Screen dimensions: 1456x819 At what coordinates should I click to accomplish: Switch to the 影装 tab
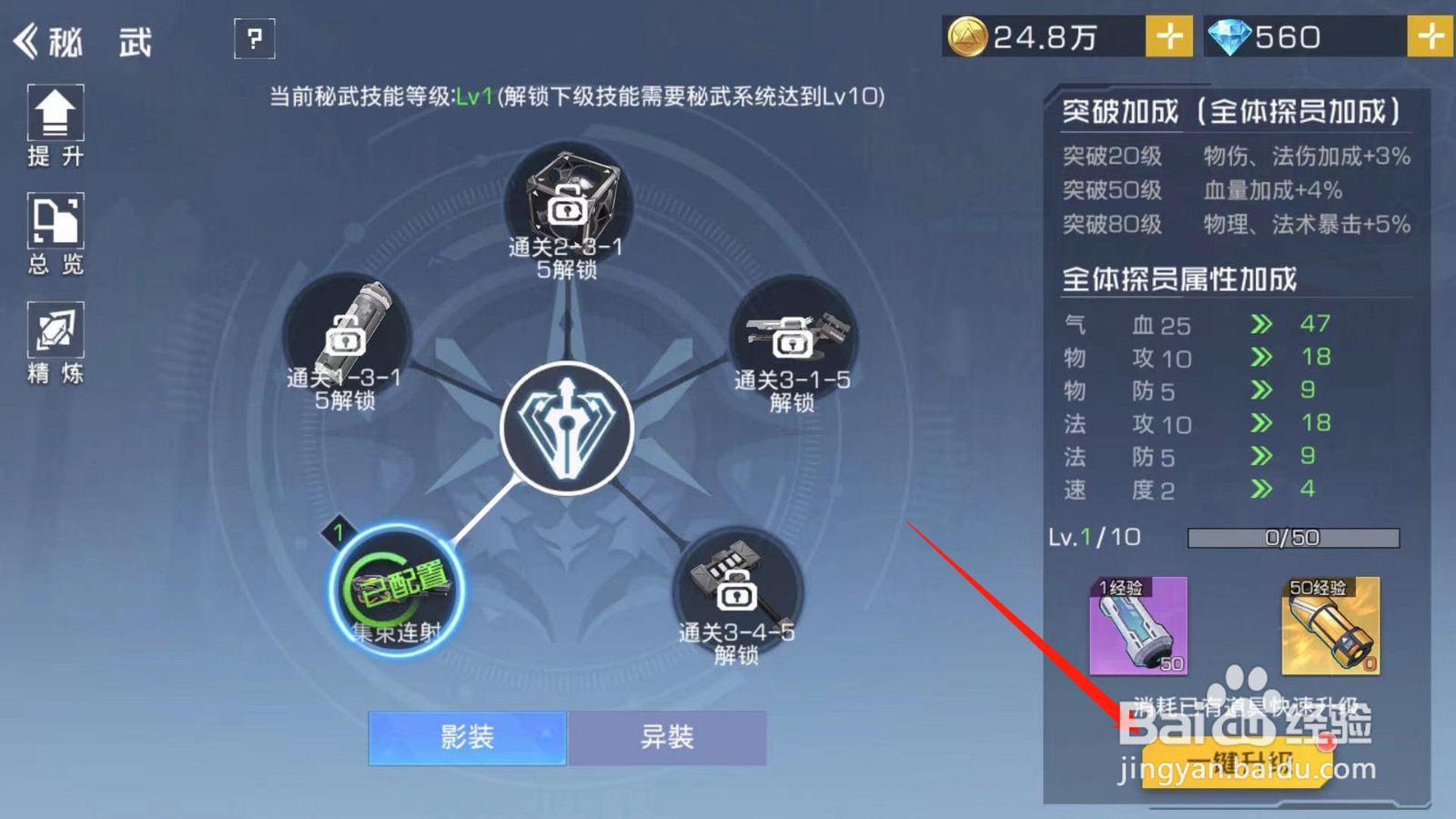point(466,739)
